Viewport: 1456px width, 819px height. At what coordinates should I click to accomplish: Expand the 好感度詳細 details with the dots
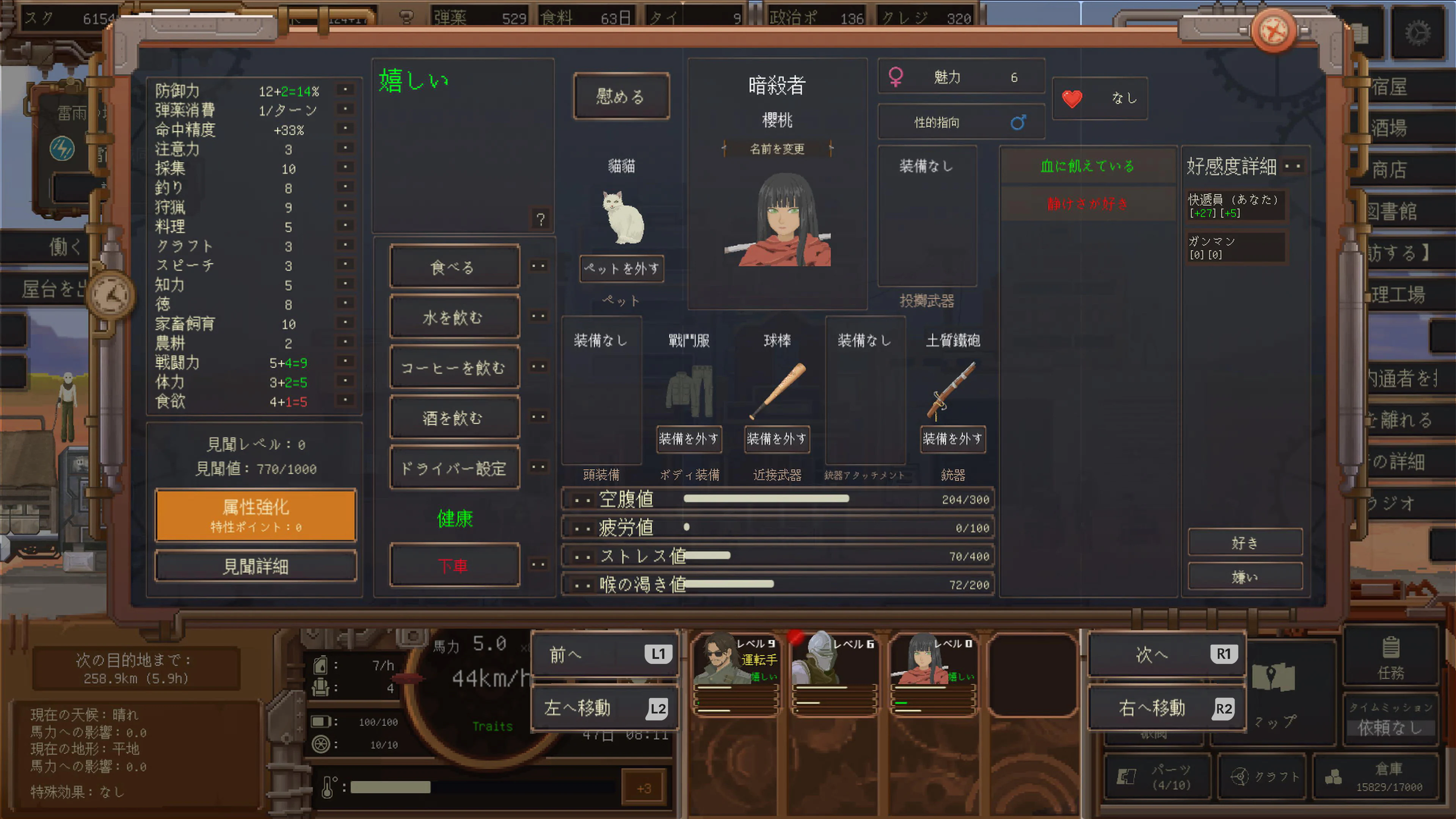click(x=1292, y=166)
